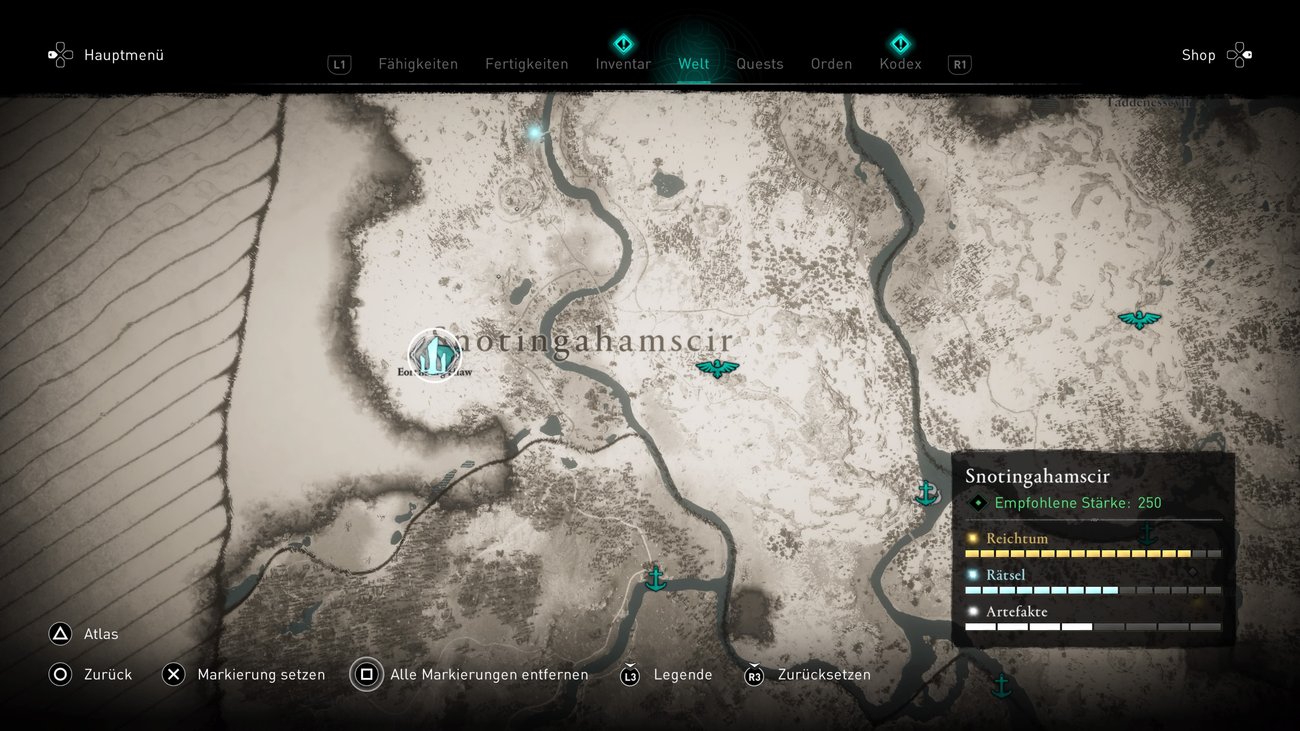The width and height of the screenshot is (1300, 731).
Task: Open the Shop
Action: point(1198,55)
